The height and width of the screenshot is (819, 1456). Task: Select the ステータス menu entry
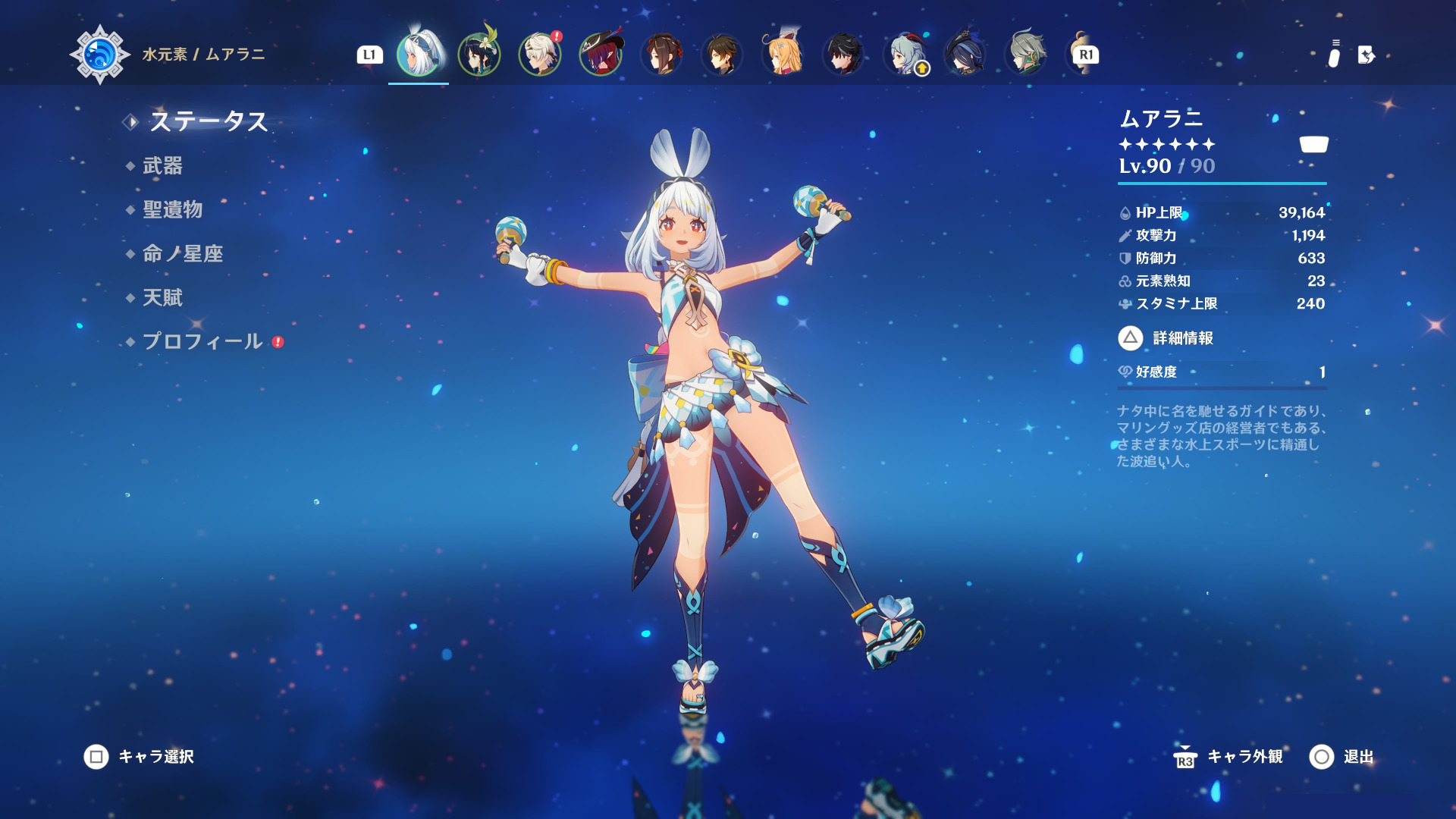(x=209, y=121)
